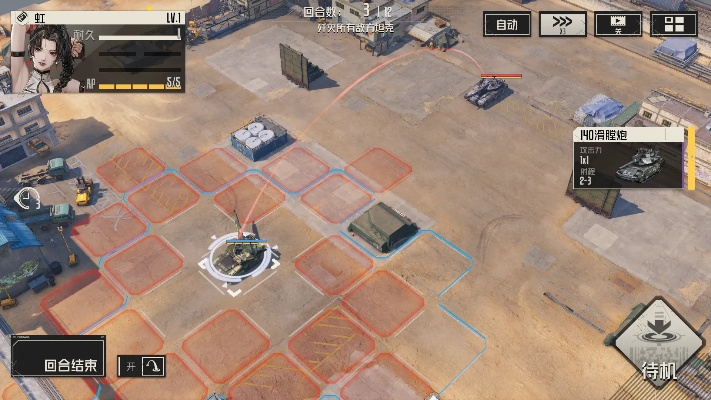Screen dimensions: 711x400
Task: Toggle the battle animation film button
Action: point(618,25)
